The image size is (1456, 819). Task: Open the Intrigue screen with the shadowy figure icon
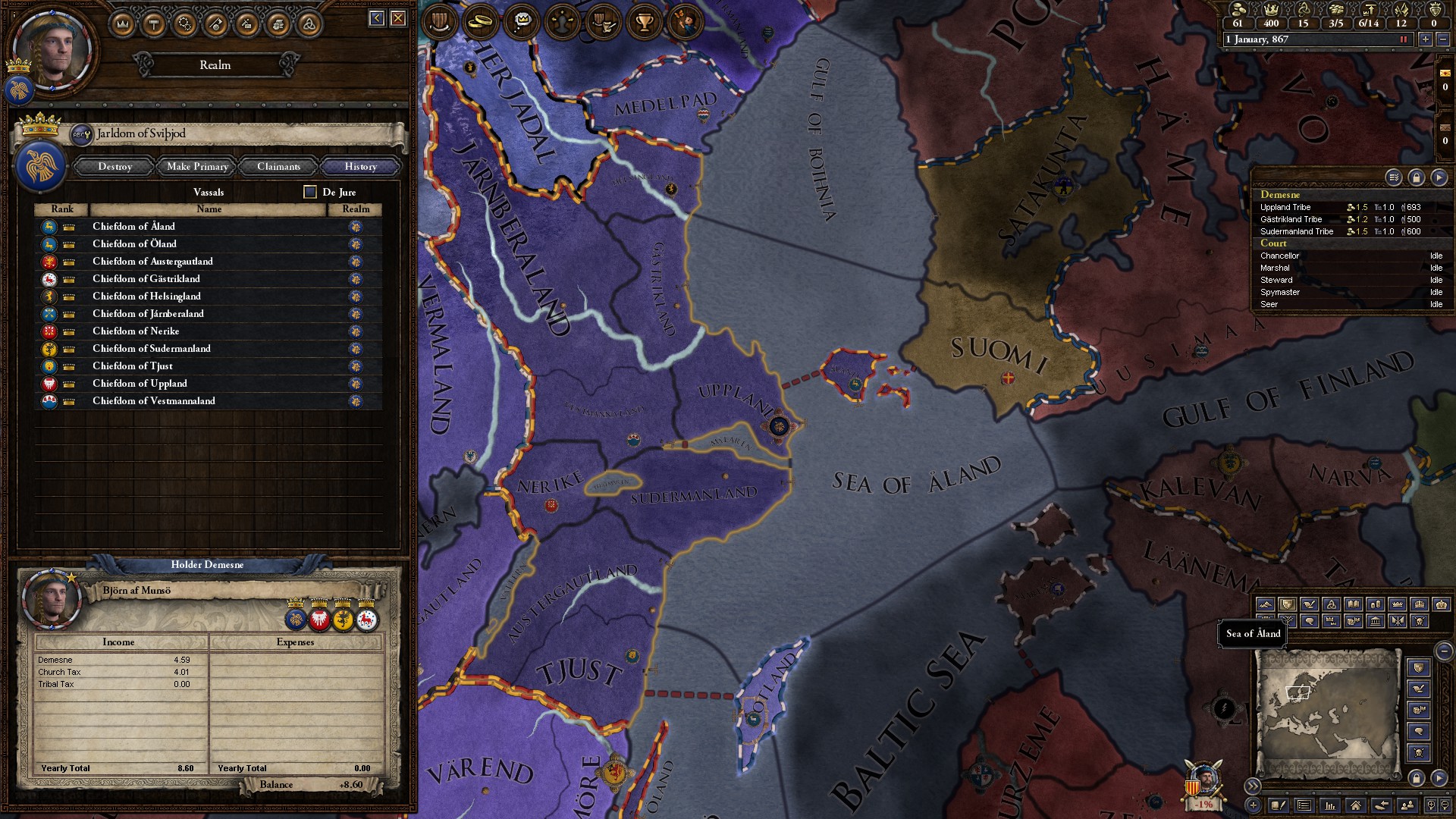[562, 23]
